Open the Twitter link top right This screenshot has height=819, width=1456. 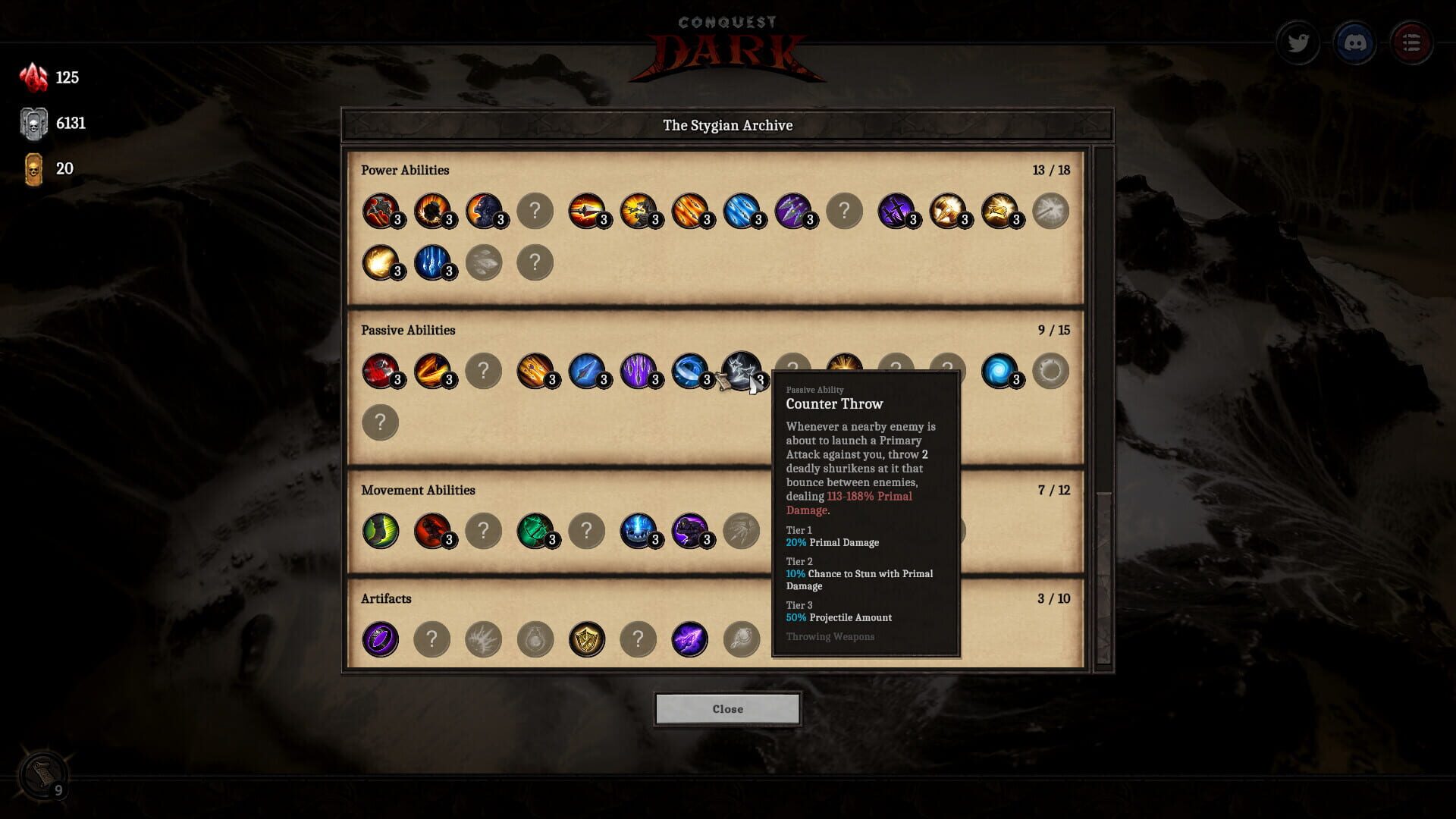pos(1298,42)
